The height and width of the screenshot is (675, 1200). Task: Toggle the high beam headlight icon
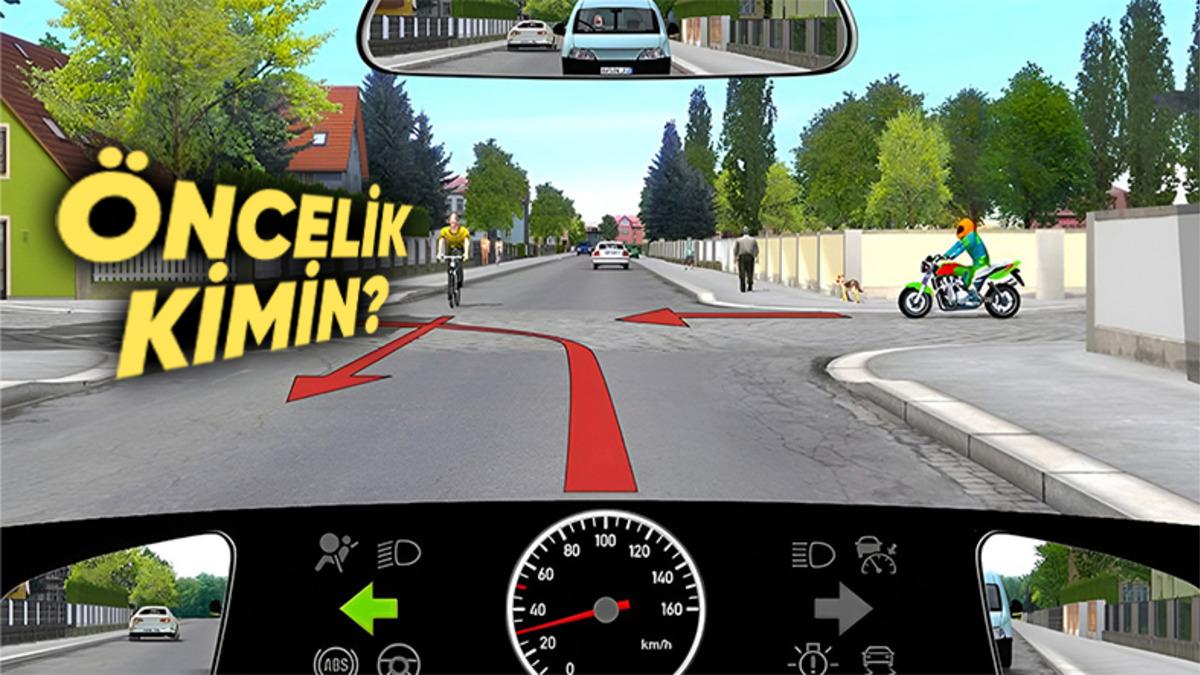tap(813, 553)
